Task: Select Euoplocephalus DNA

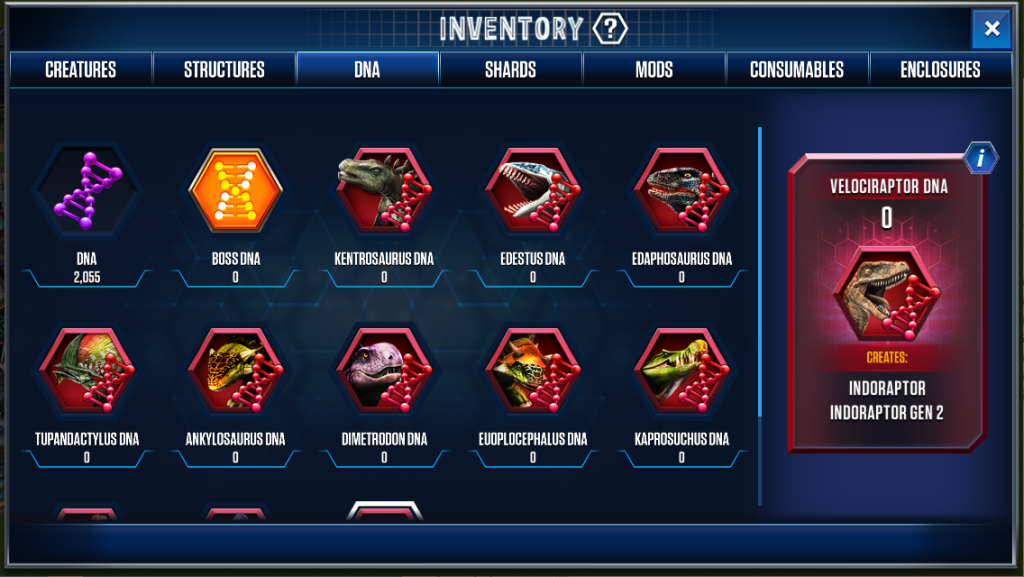Action: tap(533, 371)
